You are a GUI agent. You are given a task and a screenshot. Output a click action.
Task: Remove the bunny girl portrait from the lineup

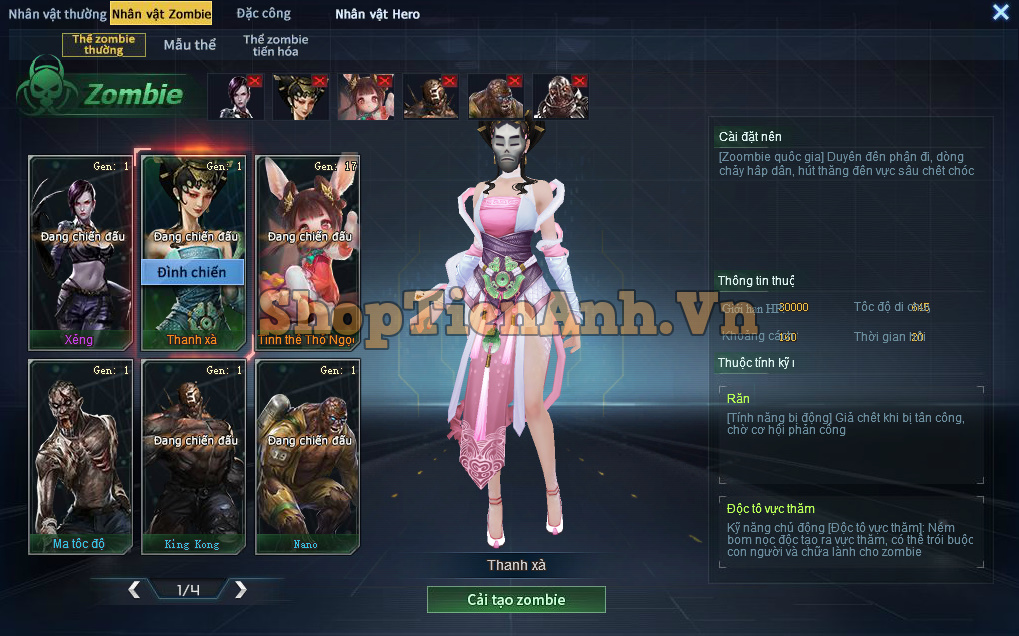point(385,81)
